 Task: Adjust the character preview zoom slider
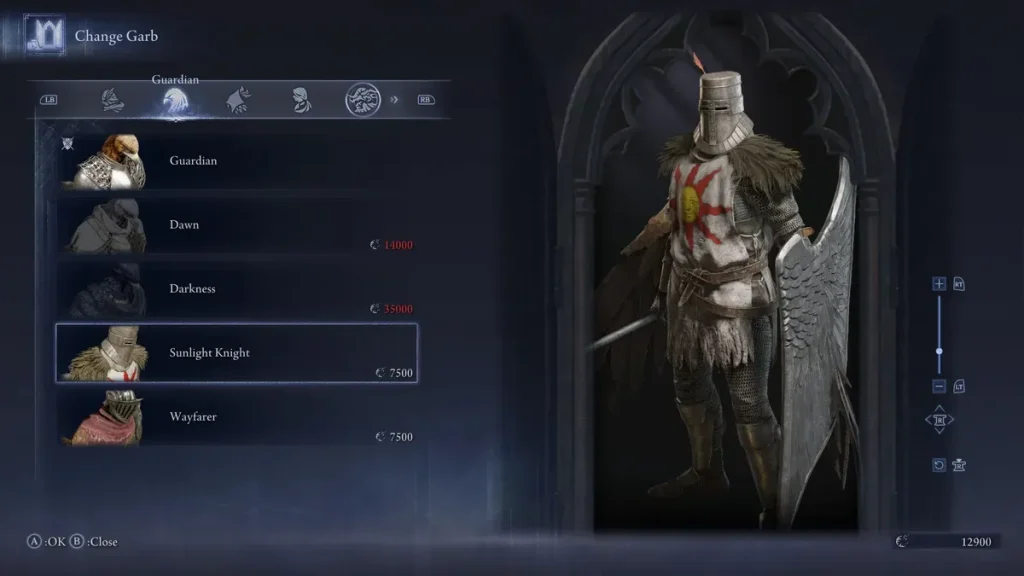(x=939, y=351)
